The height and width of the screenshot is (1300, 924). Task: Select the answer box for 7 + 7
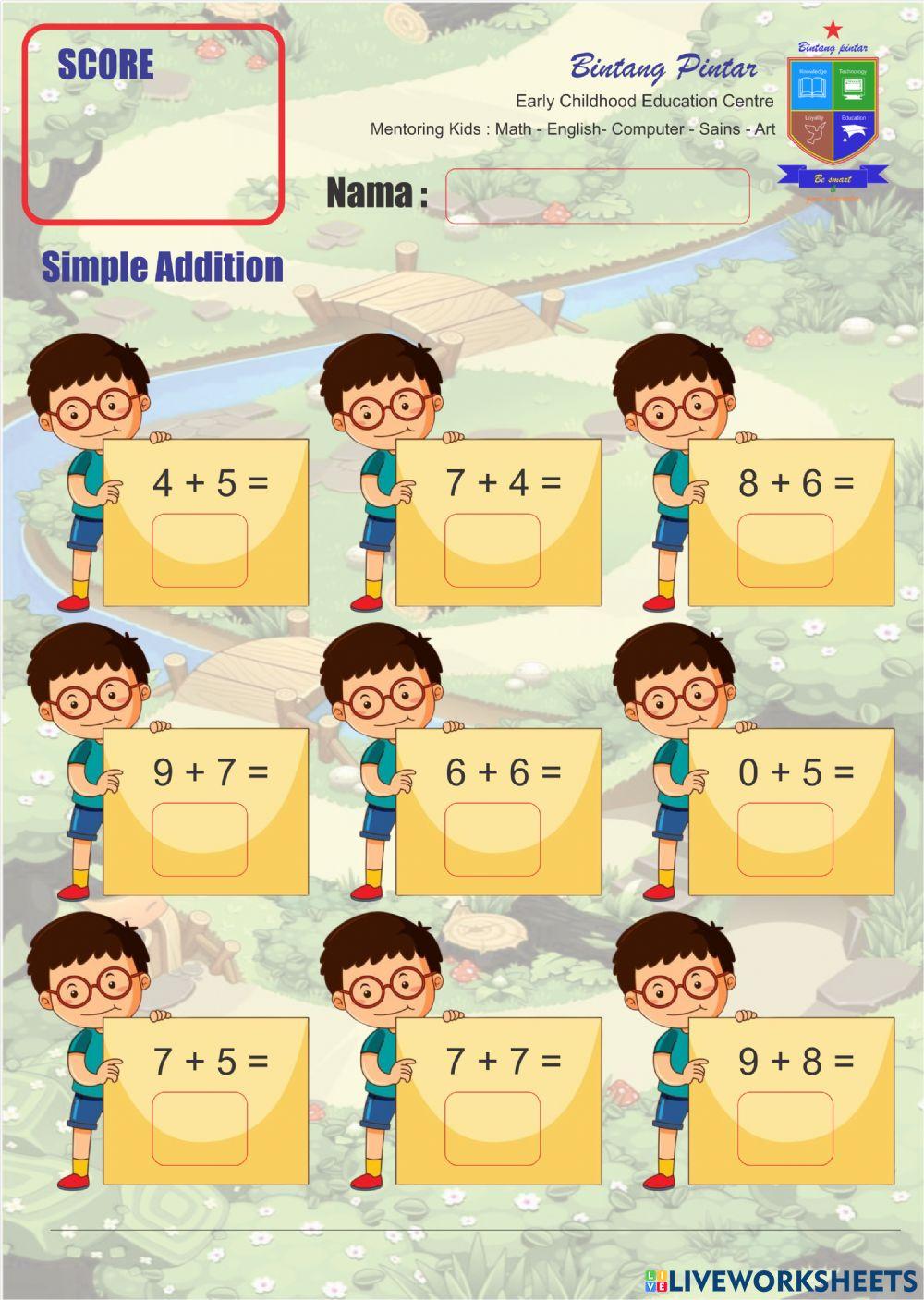(492, 1129)
